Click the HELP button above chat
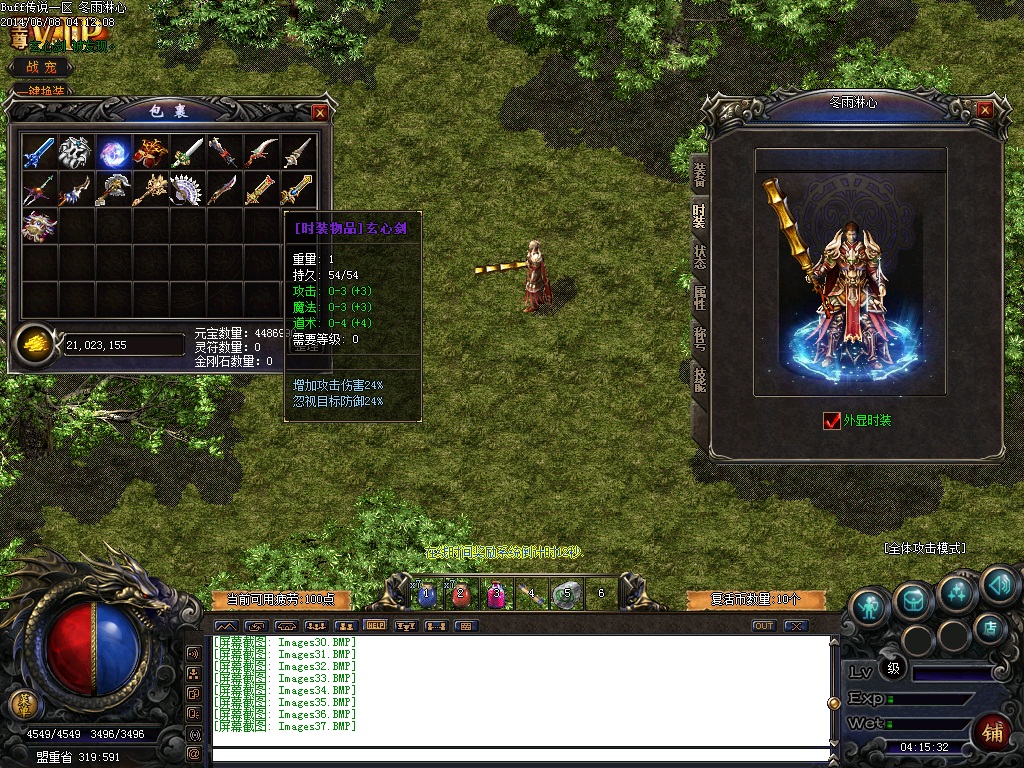Viewport: 1024px width, 768px height. pos(376,626)
